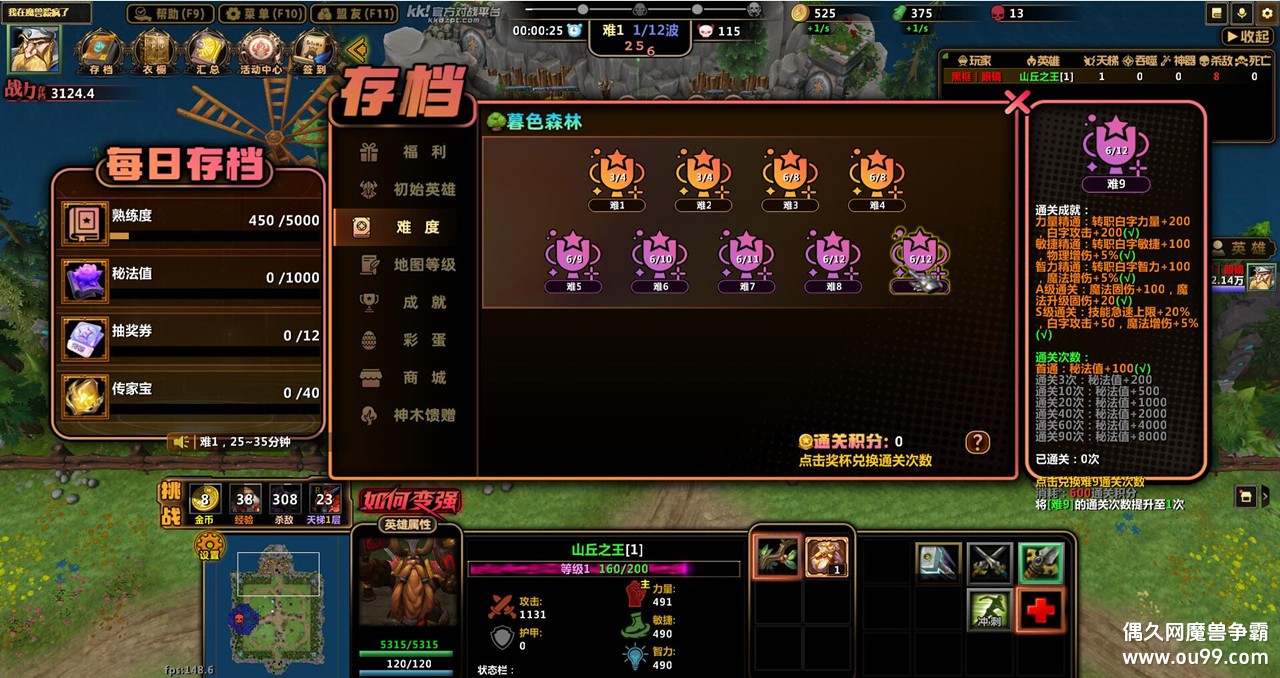The width and height of the screenshot is (1280, 678).
Task: Open the 盟友 (F11) allies menu
Action: (x=353, y=14)
